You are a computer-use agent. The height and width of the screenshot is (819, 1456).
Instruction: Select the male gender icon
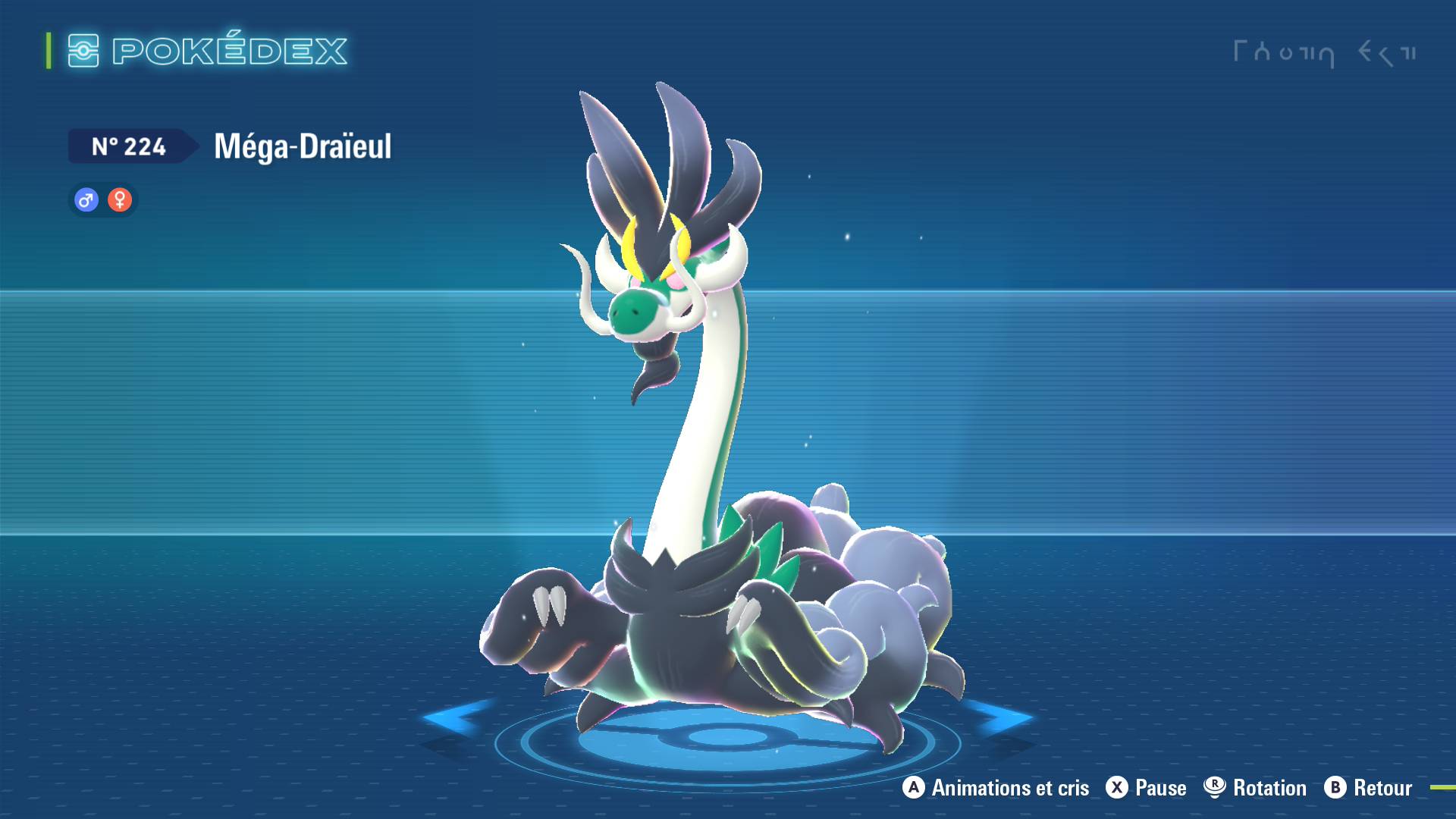coord(86,200)
